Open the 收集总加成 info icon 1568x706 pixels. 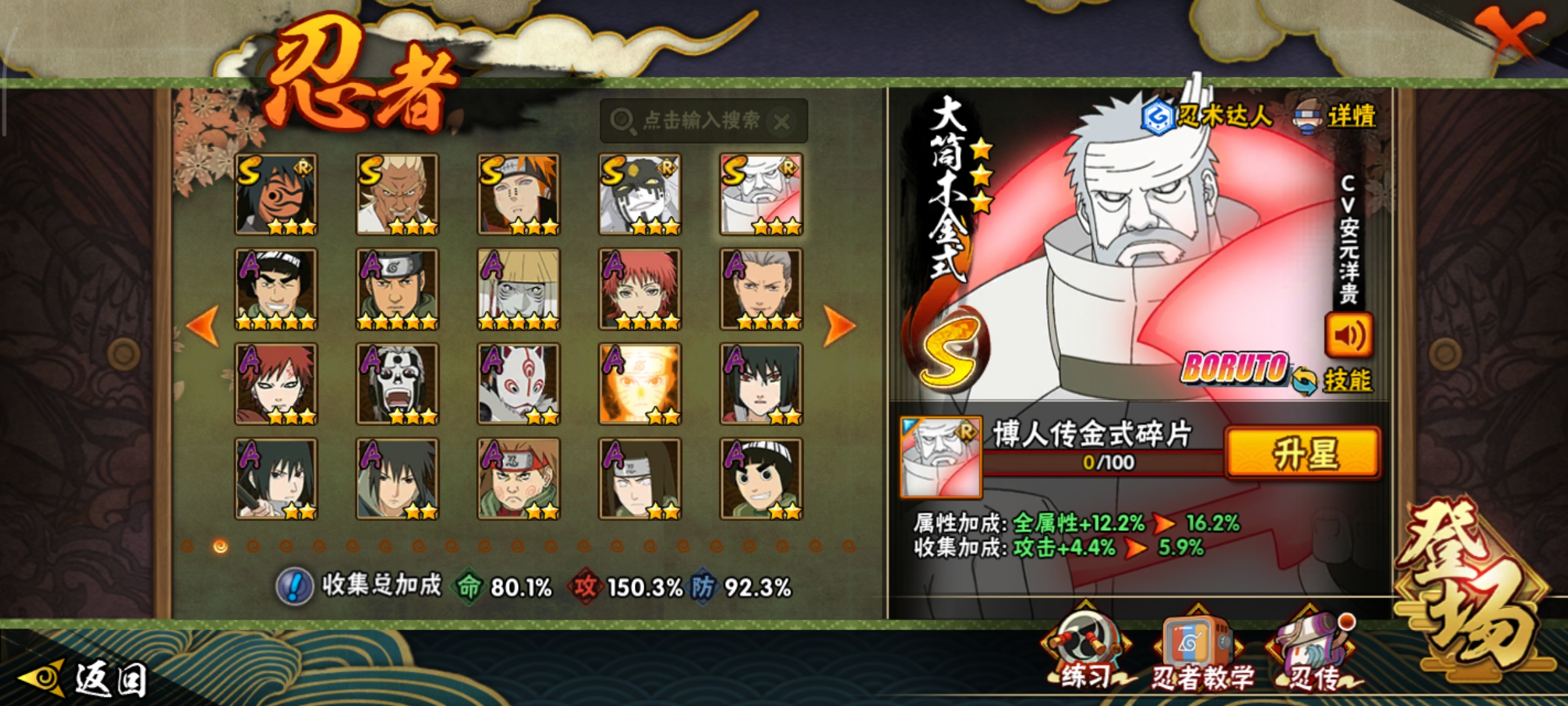click(x=295, y=586)
